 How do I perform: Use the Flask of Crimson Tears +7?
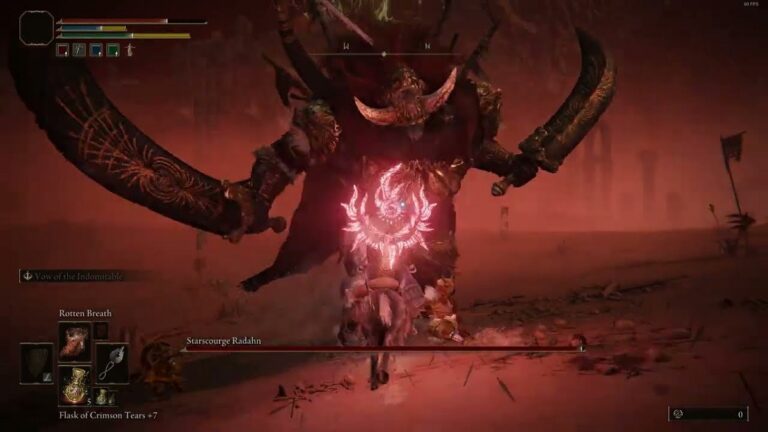75,385
